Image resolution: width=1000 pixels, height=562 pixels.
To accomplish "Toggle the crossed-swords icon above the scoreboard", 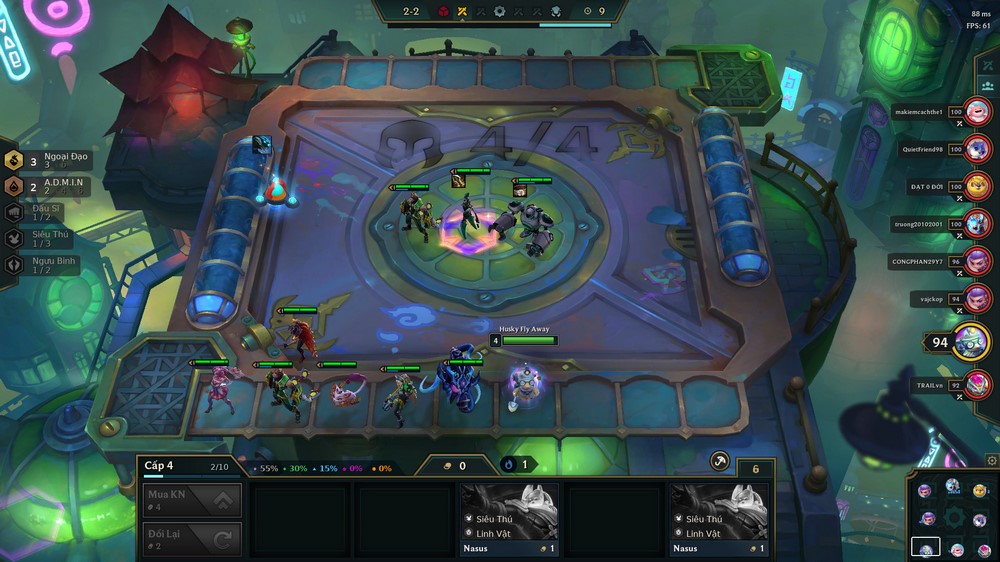I will (x=988, y=66).
